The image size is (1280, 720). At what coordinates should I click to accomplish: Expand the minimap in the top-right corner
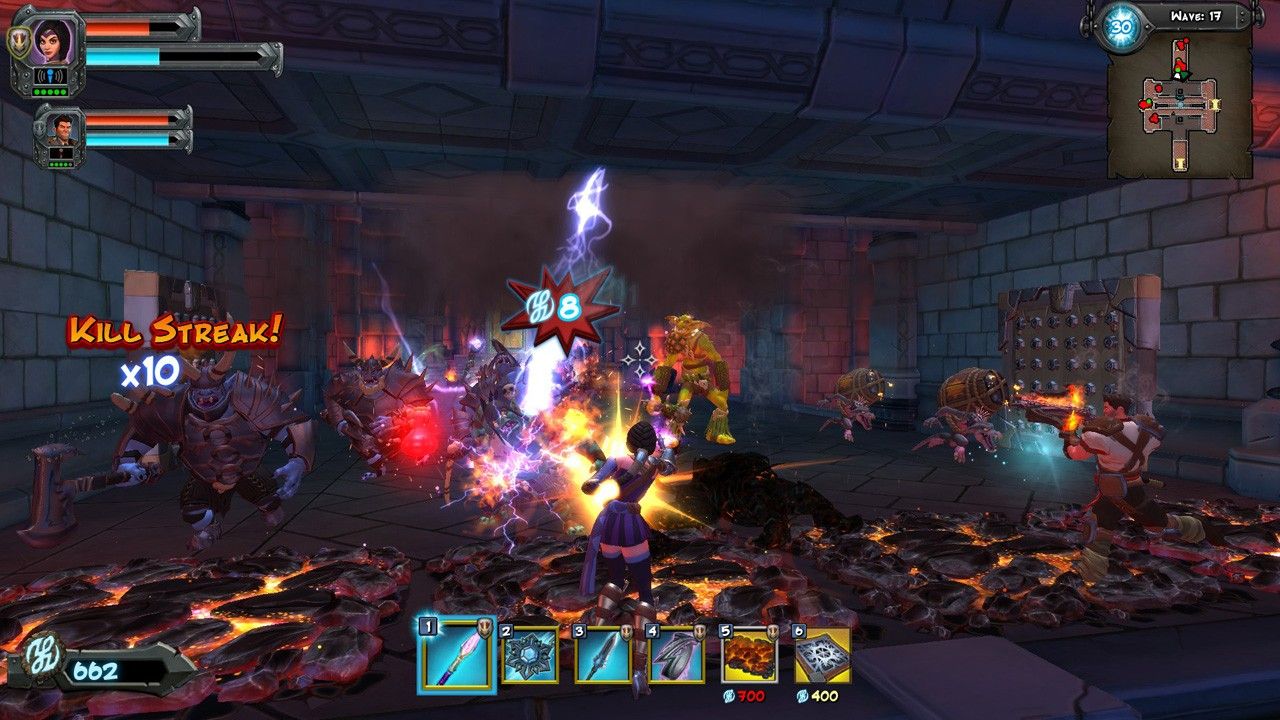click(1180, 105)
